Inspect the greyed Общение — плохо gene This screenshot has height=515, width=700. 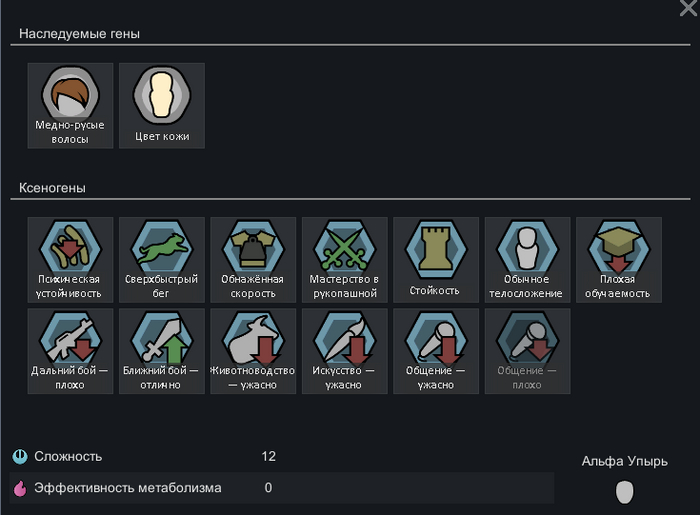coord(527,351)
